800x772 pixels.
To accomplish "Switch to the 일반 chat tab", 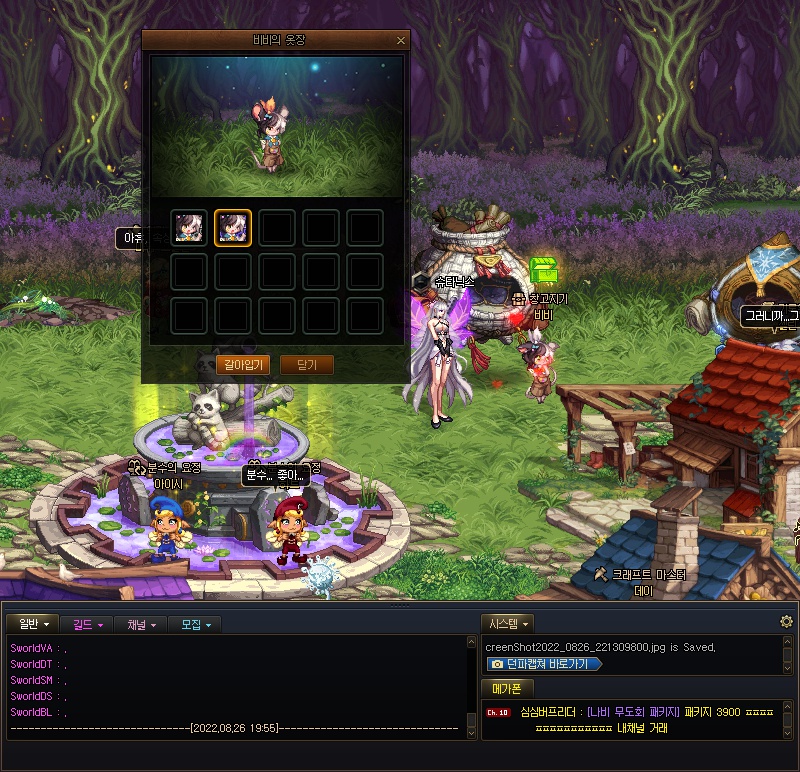I will [x=33, y=625].
